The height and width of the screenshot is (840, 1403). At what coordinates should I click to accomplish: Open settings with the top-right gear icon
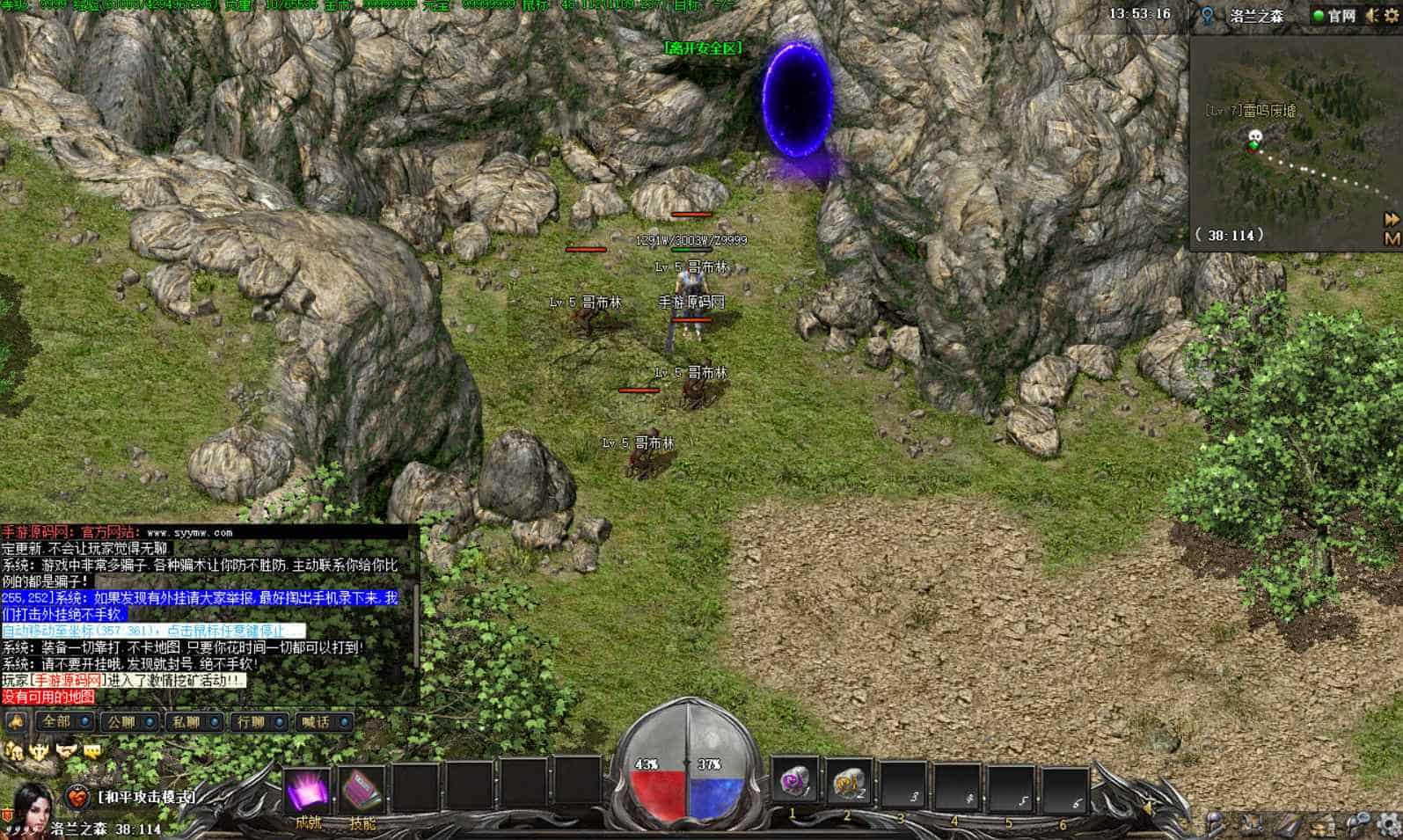pyautogui.click(x=1391, y=16)
